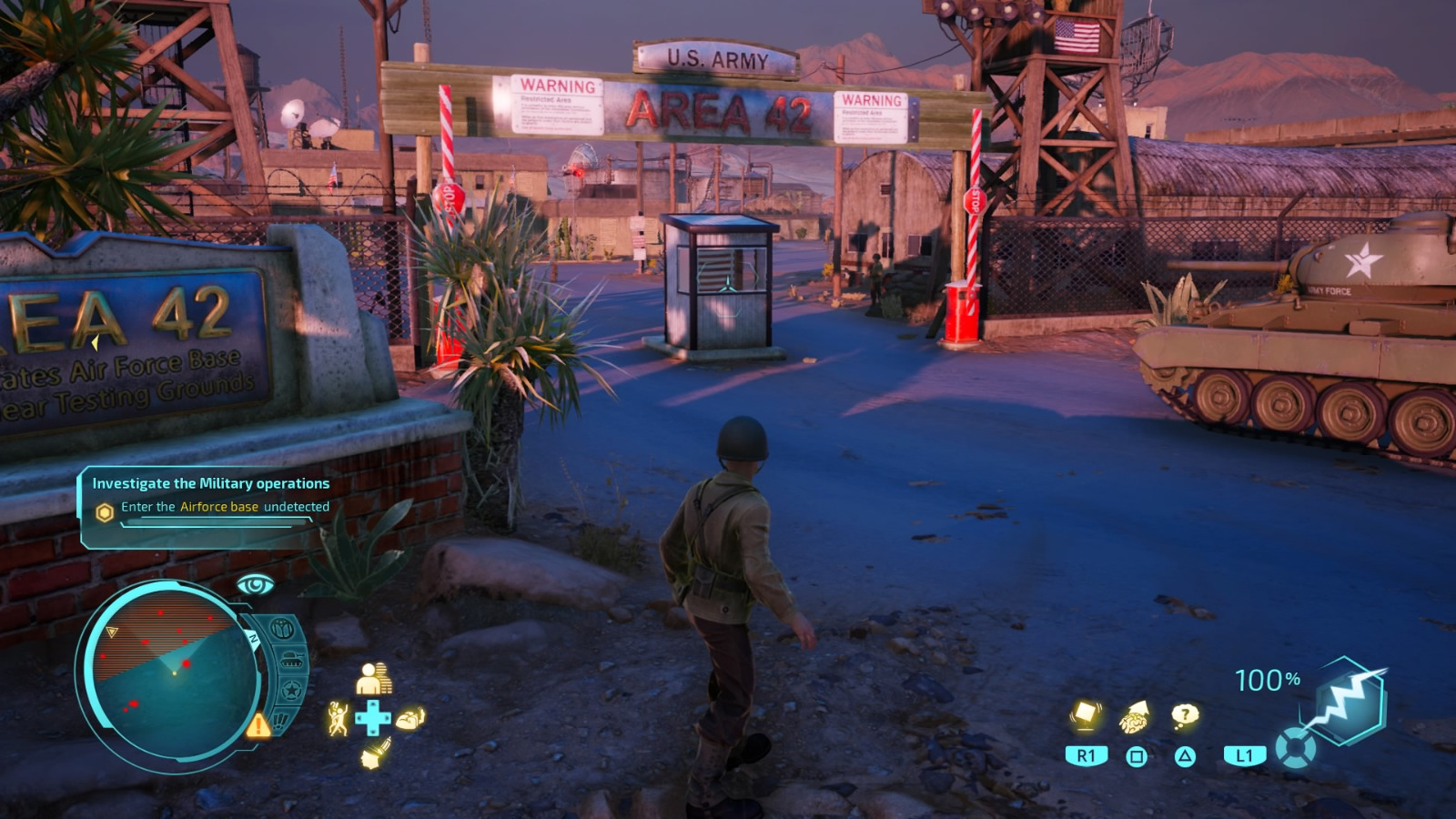
Task: Click the tank icon on the minimap arc
Action: coord(292,658)
